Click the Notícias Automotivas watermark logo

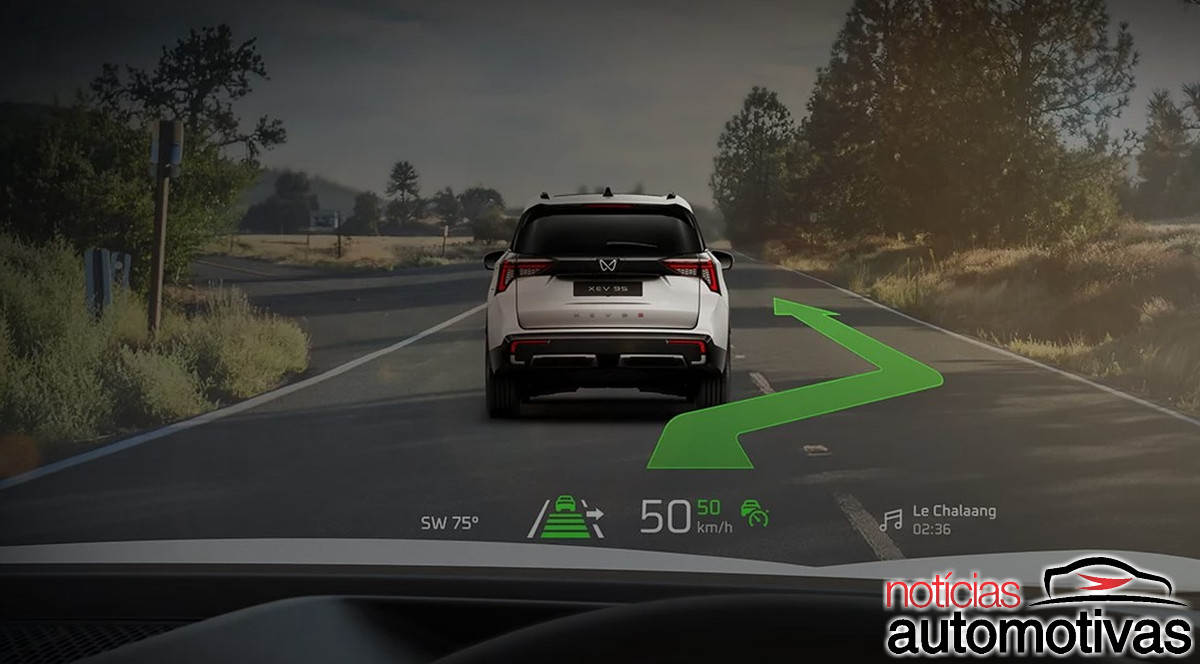pos(1040,609)
